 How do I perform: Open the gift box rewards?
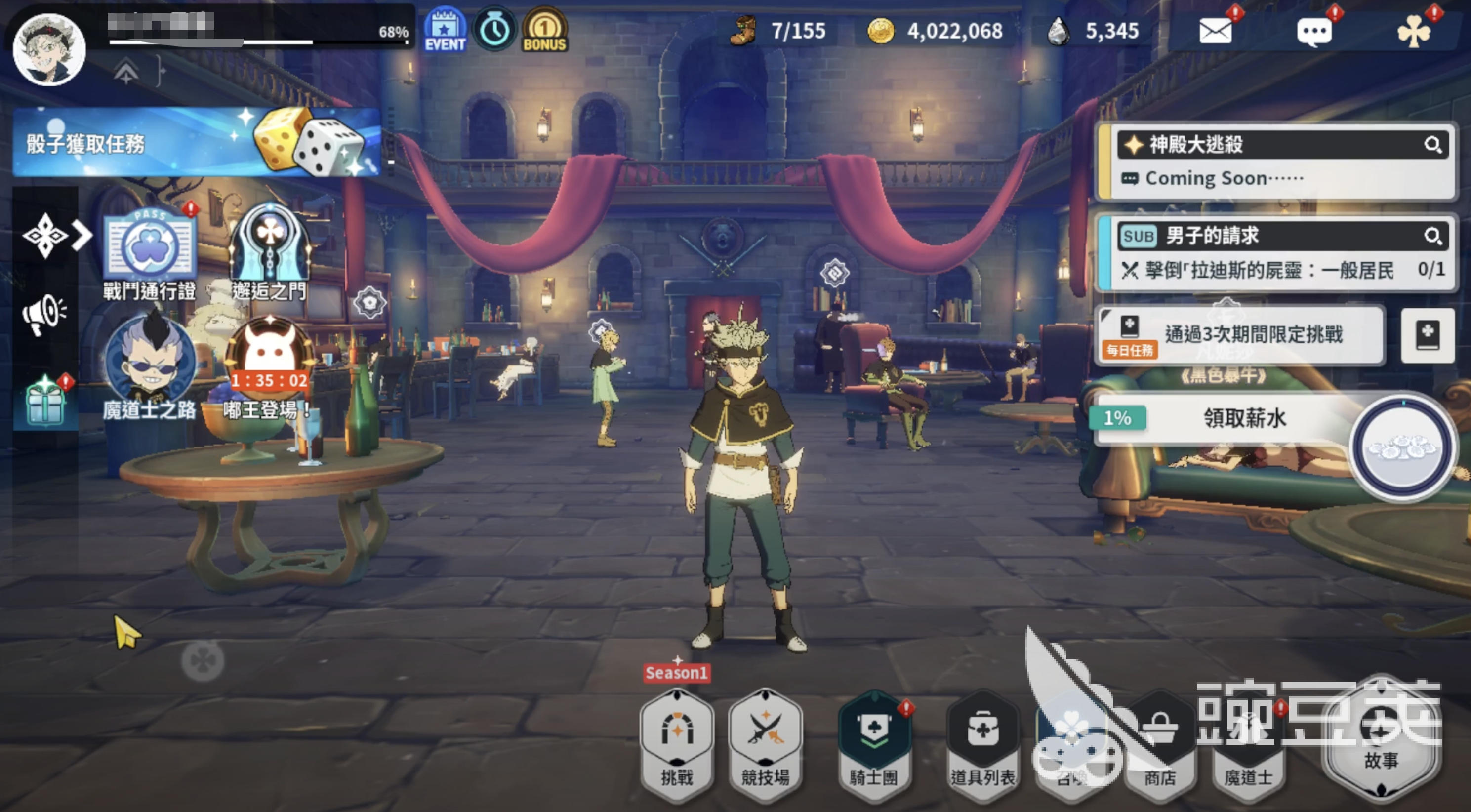coord(45,402)
